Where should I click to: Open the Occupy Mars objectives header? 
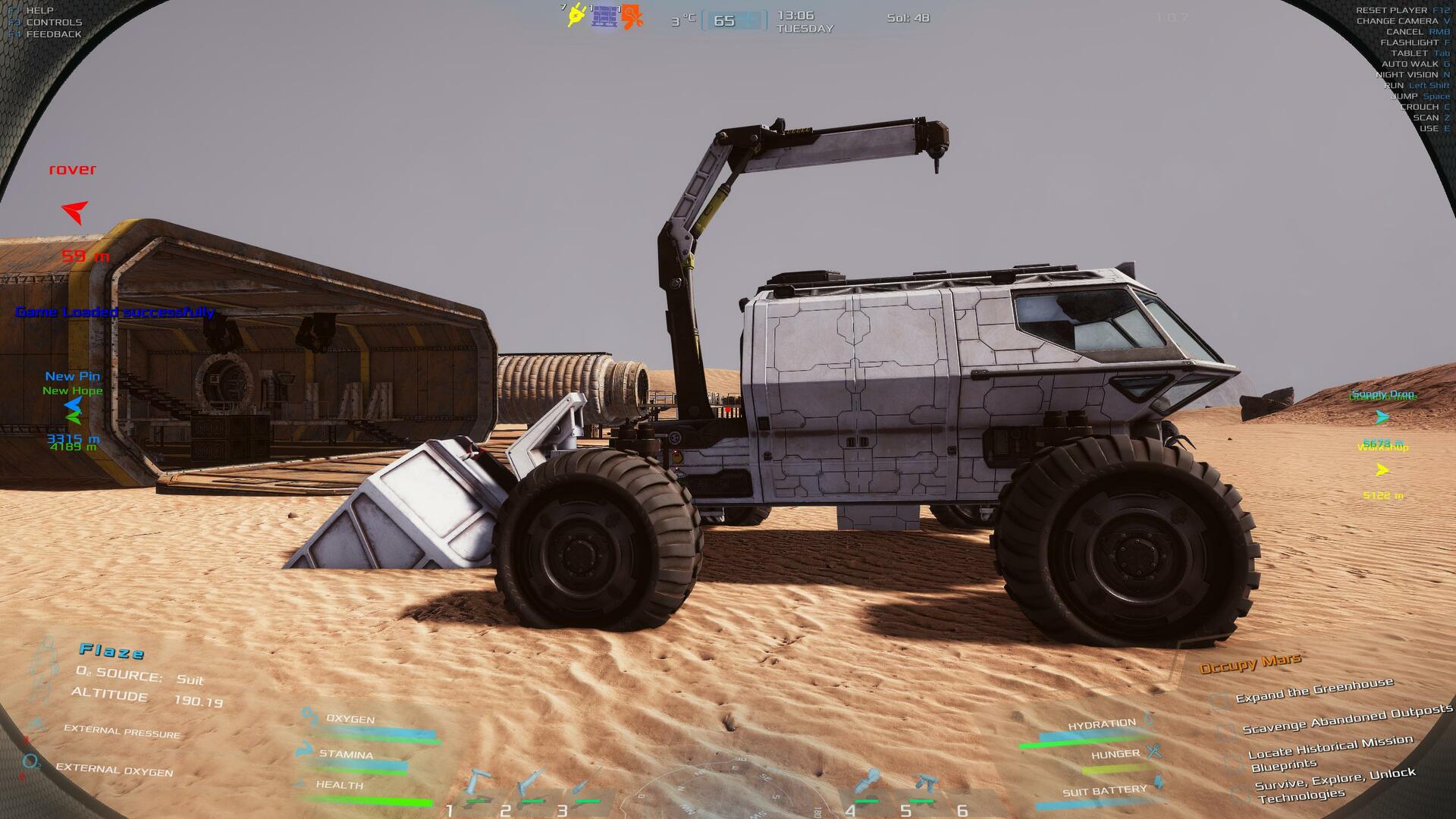click(1250, 664)
